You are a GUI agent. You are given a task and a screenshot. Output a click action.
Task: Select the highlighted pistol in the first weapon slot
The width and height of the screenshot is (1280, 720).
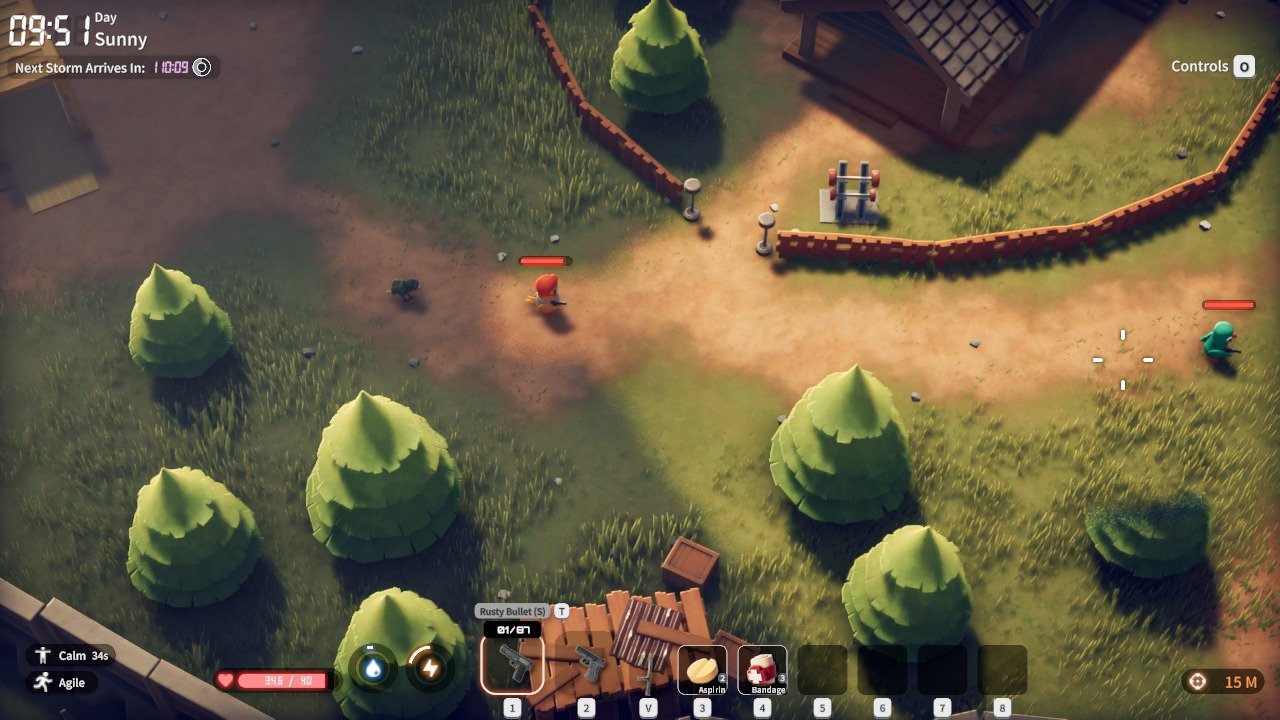point(512,664)
